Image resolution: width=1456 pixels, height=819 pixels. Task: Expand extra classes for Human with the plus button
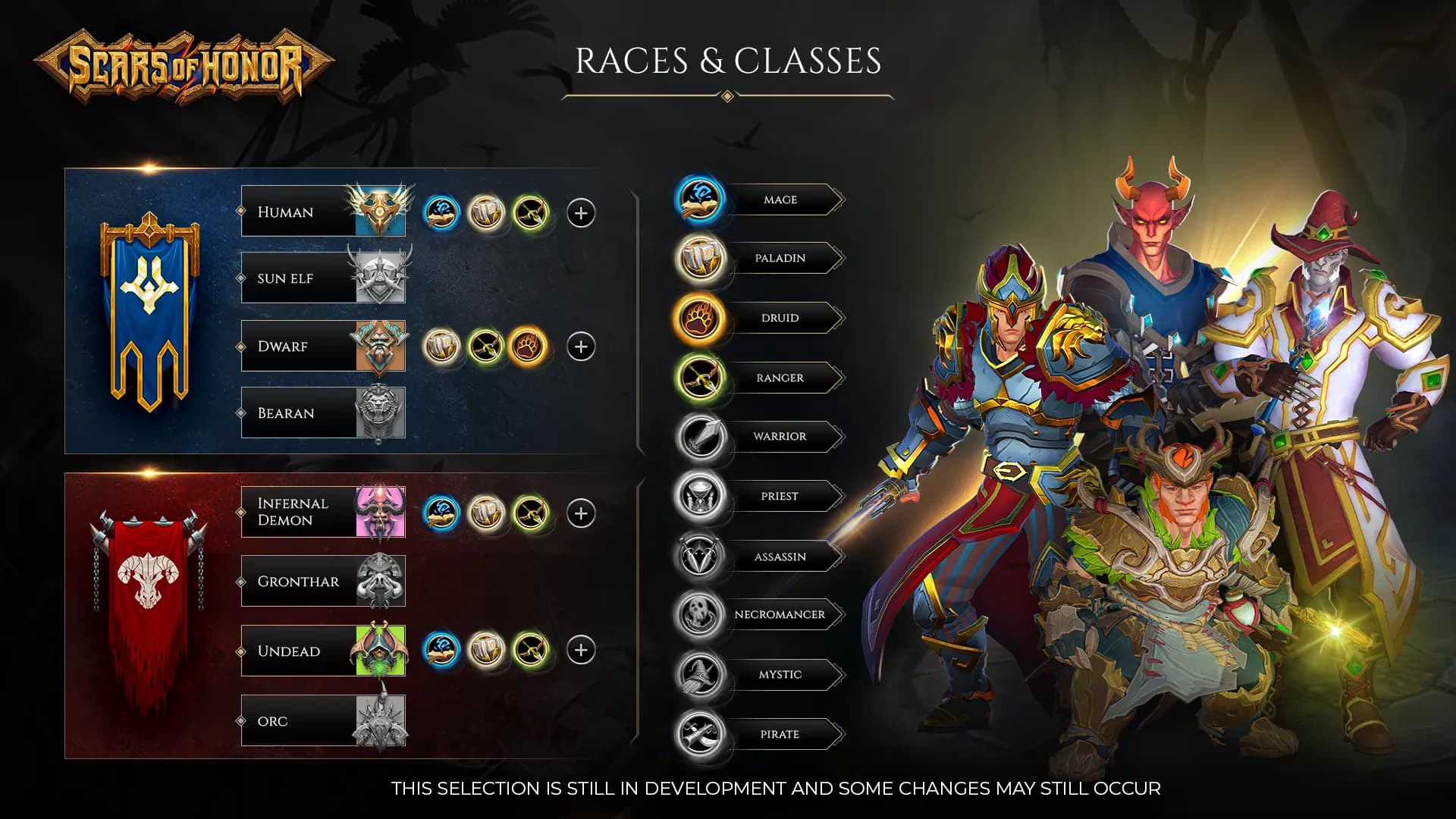click(580, 213)
